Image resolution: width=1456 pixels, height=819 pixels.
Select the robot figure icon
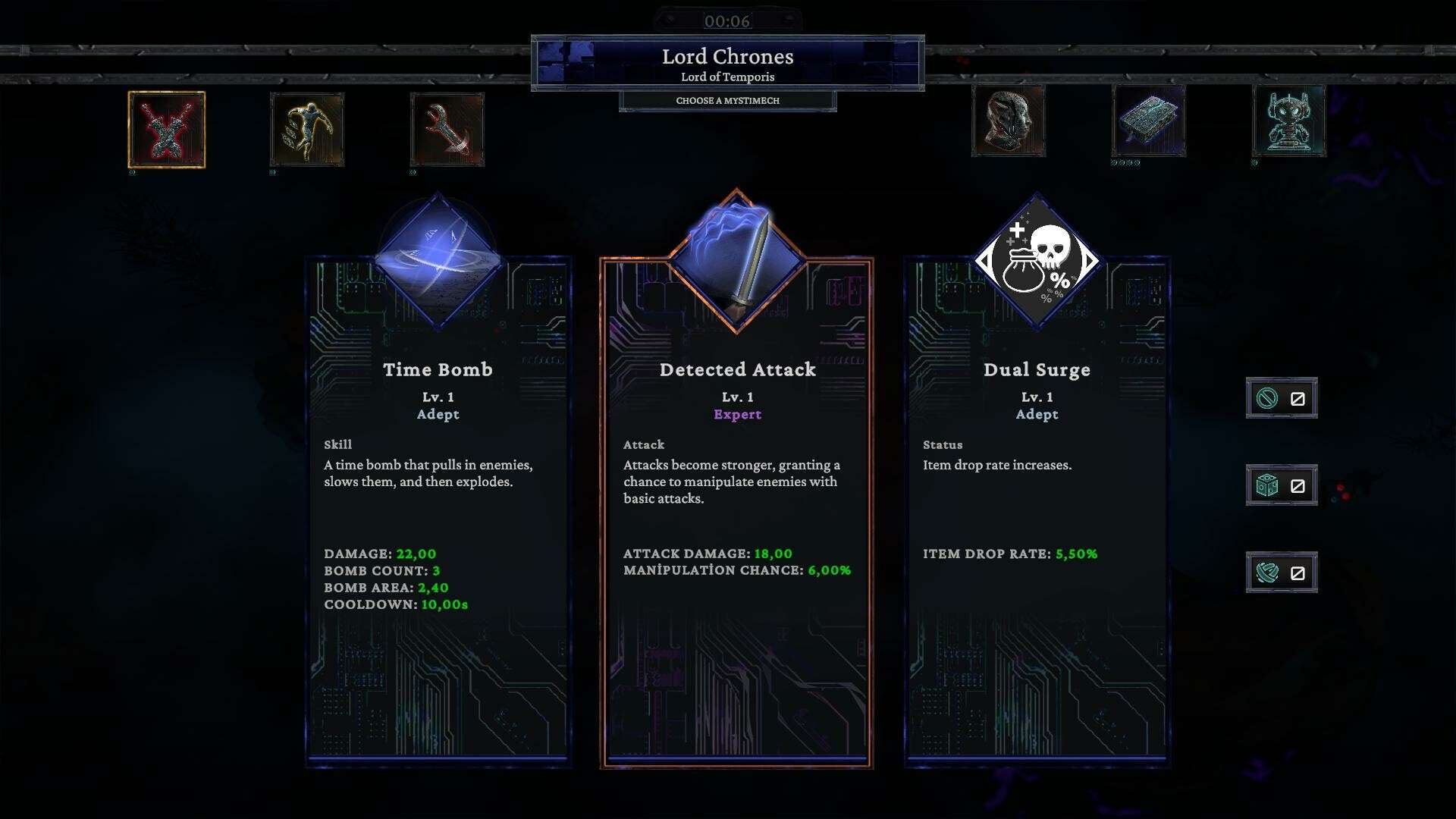click(x=1289, y=121)
